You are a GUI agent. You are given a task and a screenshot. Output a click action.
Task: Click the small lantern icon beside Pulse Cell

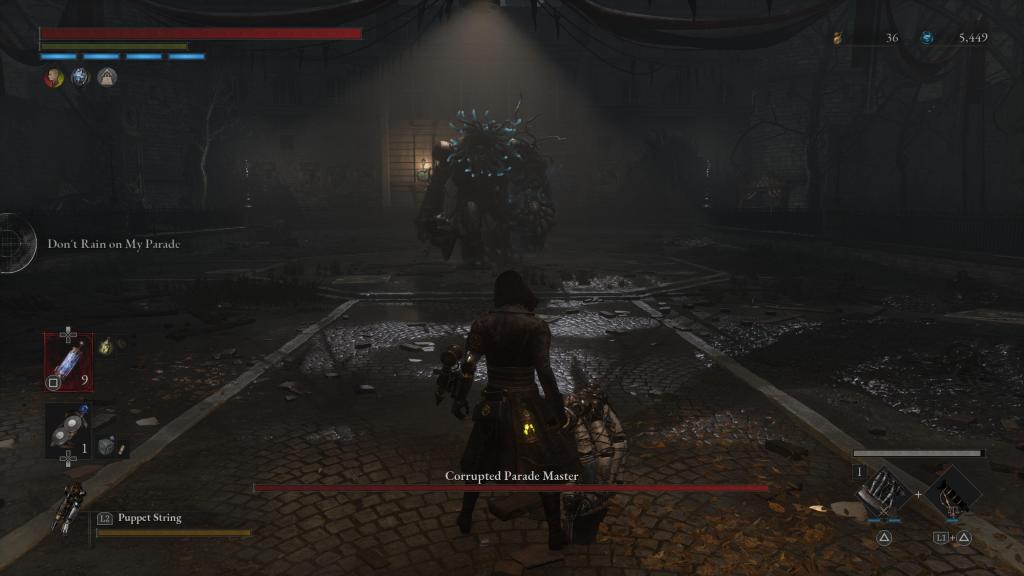(x=104, y=346)
